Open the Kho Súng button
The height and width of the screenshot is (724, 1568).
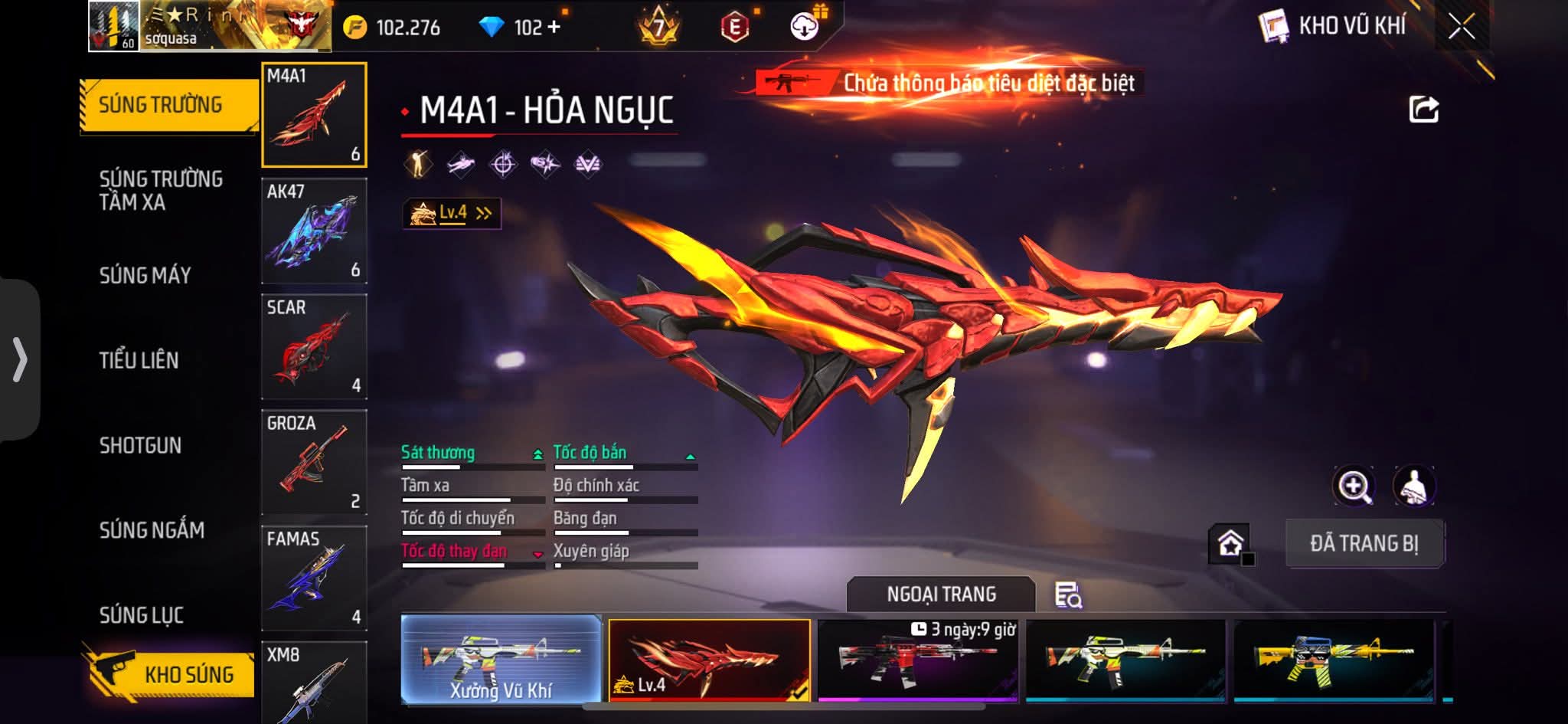tap(170, 673)
